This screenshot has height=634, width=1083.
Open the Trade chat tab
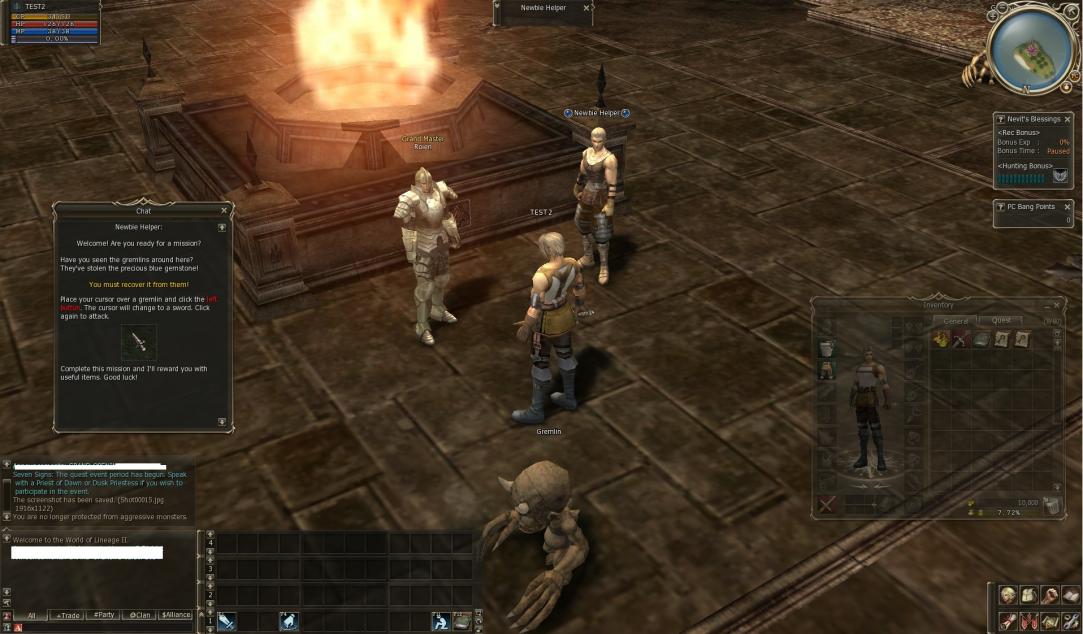click(68, 615)
